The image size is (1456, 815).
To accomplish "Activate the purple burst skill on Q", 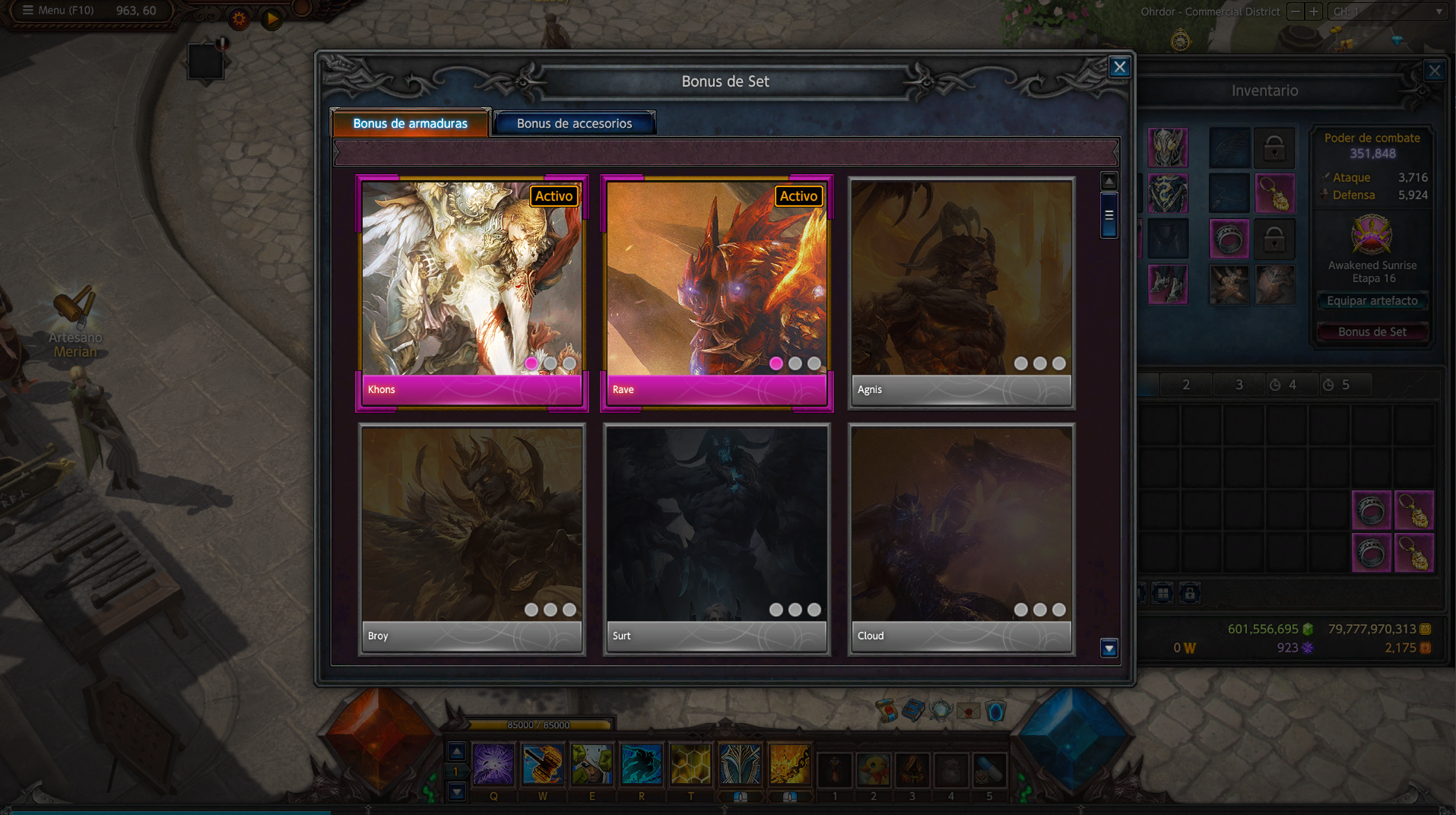I will pos(493,764).
